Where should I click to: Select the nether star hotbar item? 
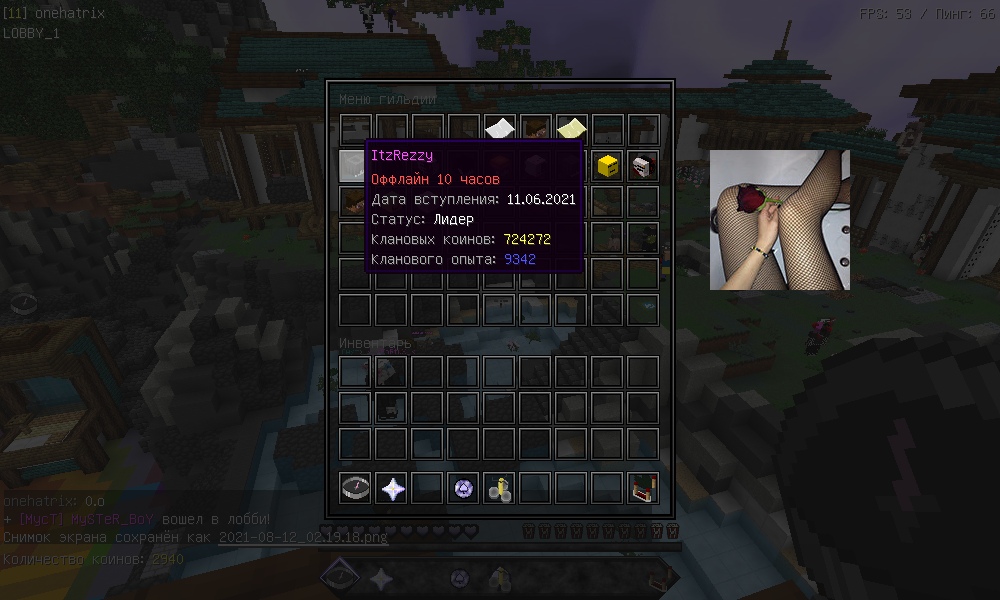(392, 488)
